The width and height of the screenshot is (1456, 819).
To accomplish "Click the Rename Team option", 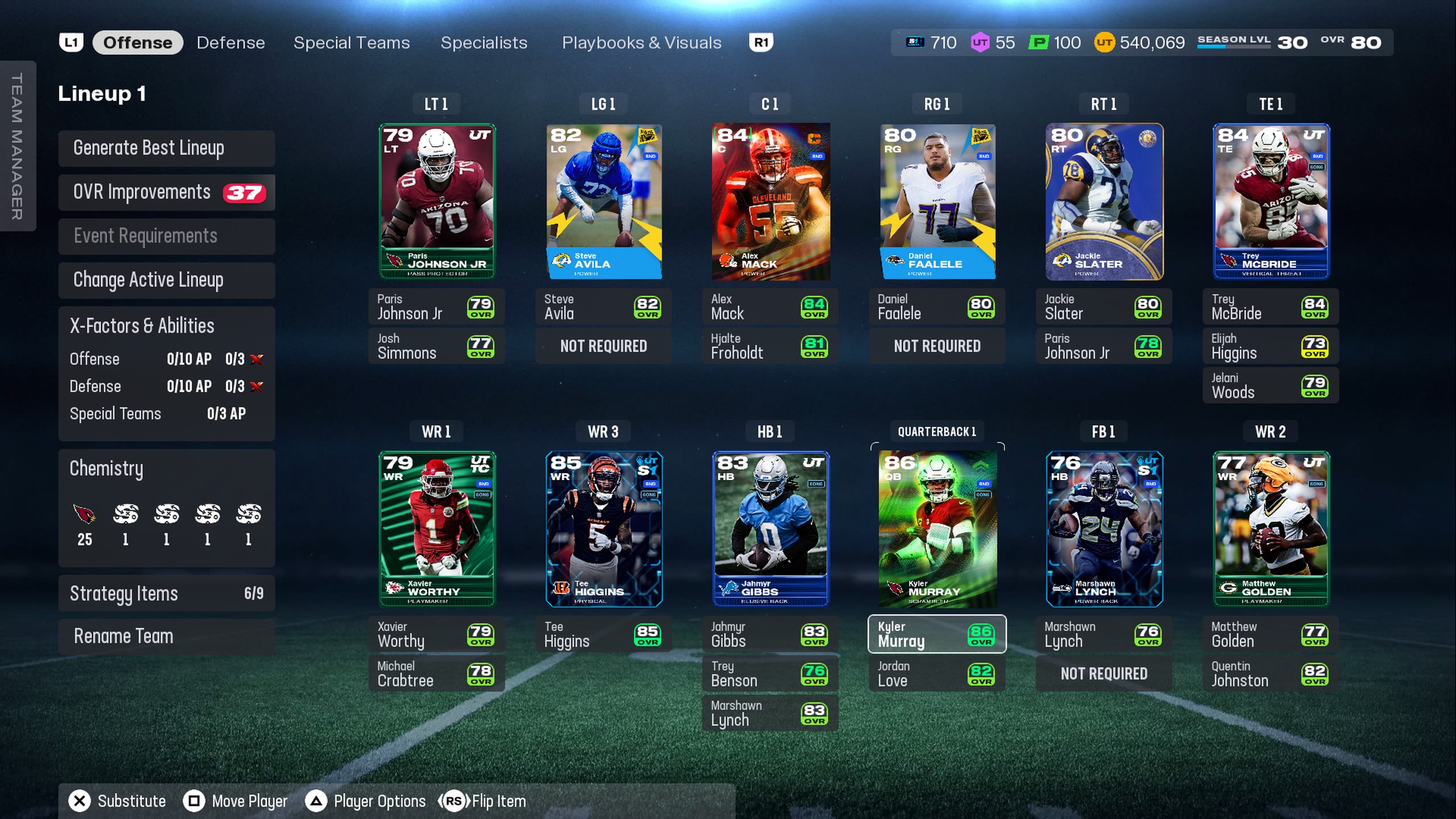I will (166, 637).
